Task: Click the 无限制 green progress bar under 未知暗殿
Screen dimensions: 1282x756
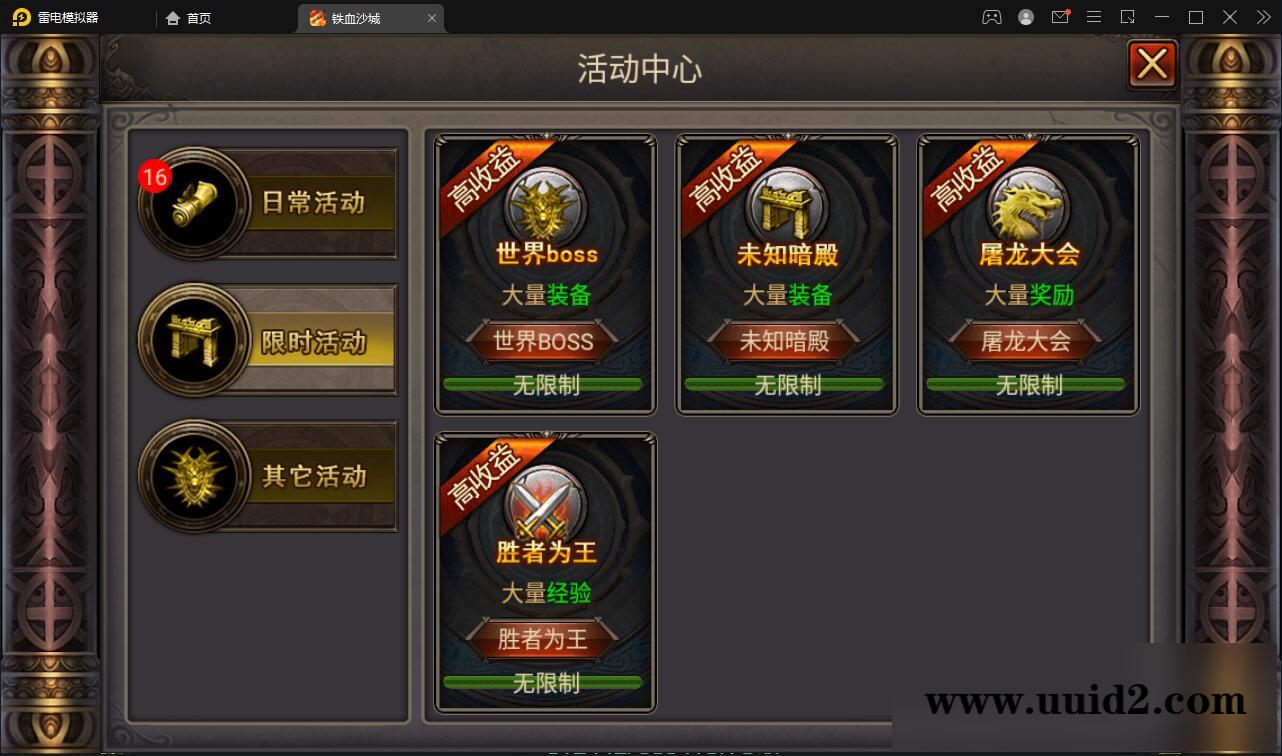Action: (786, 384)
